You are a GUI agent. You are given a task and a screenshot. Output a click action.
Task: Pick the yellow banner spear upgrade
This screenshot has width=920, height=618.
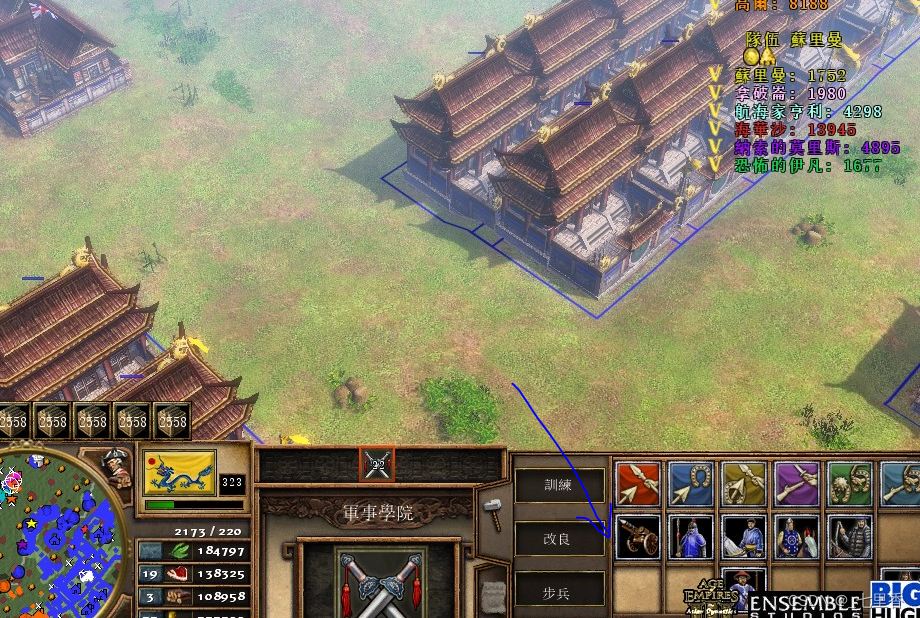coord(744,484)
